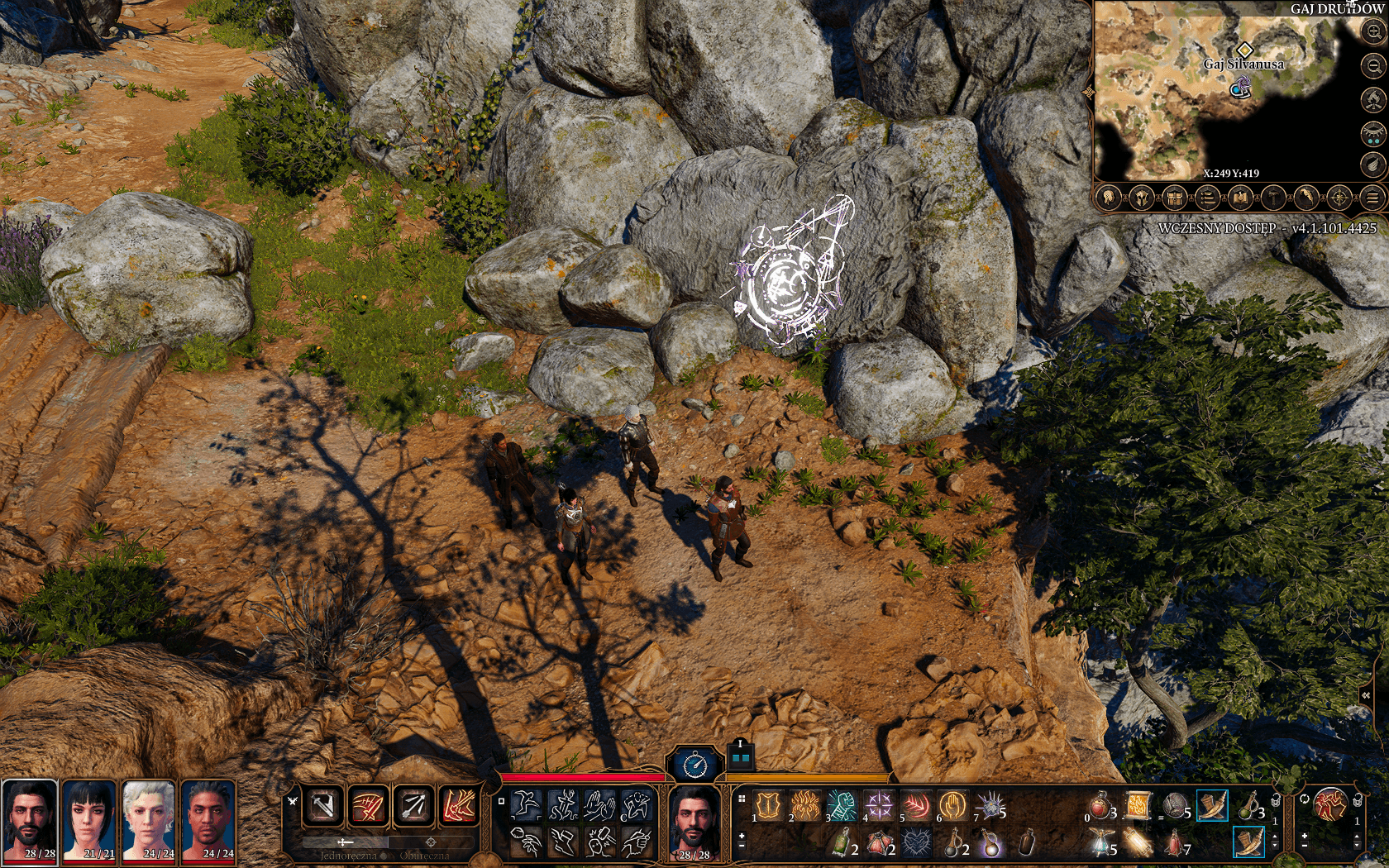
Task: Toggle the non-lethal knockout attack passive
Action: coord(601,842)
